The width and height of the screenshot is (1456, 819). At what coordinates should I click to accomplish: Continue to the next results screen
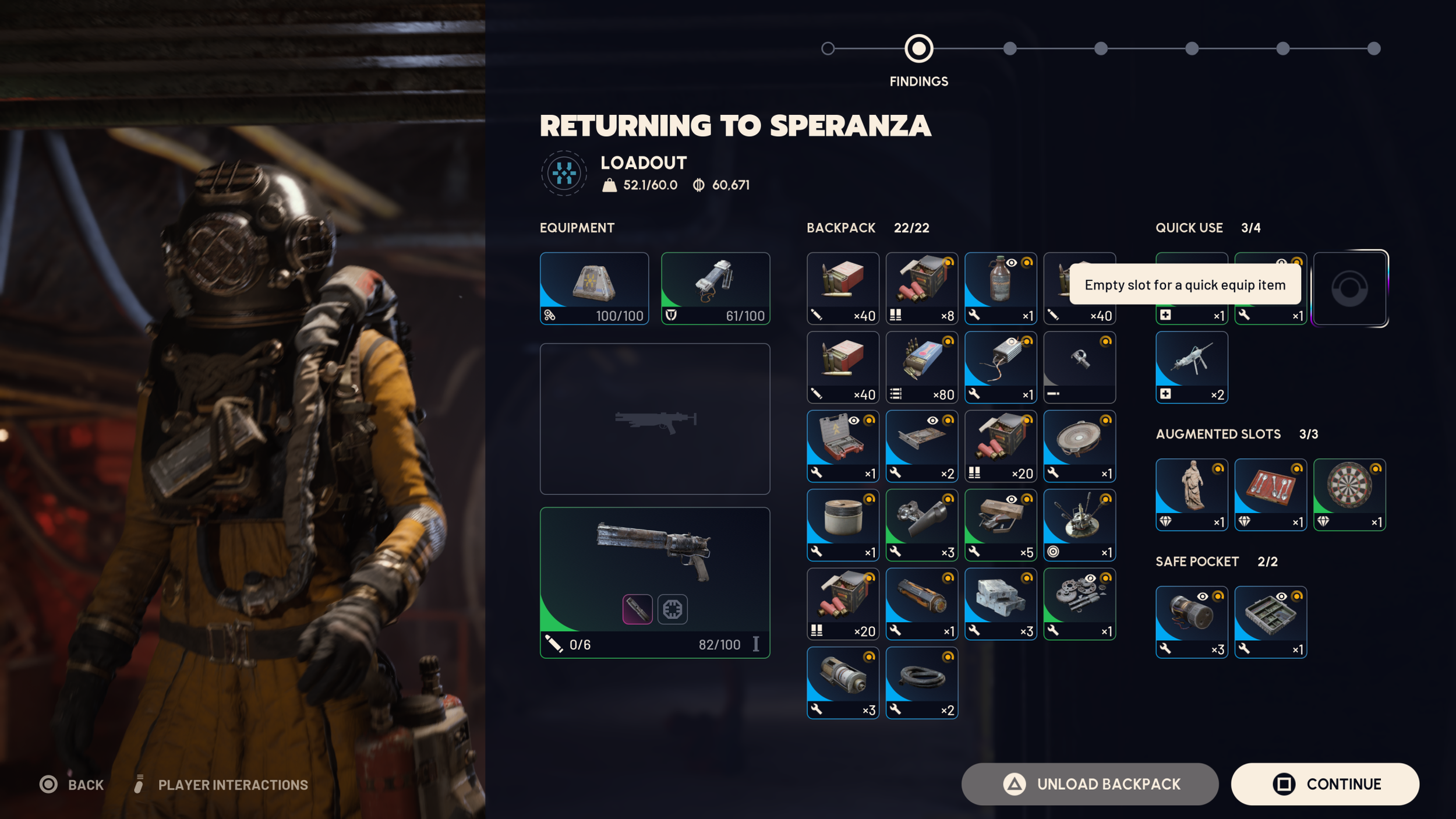pos(1324,784)
